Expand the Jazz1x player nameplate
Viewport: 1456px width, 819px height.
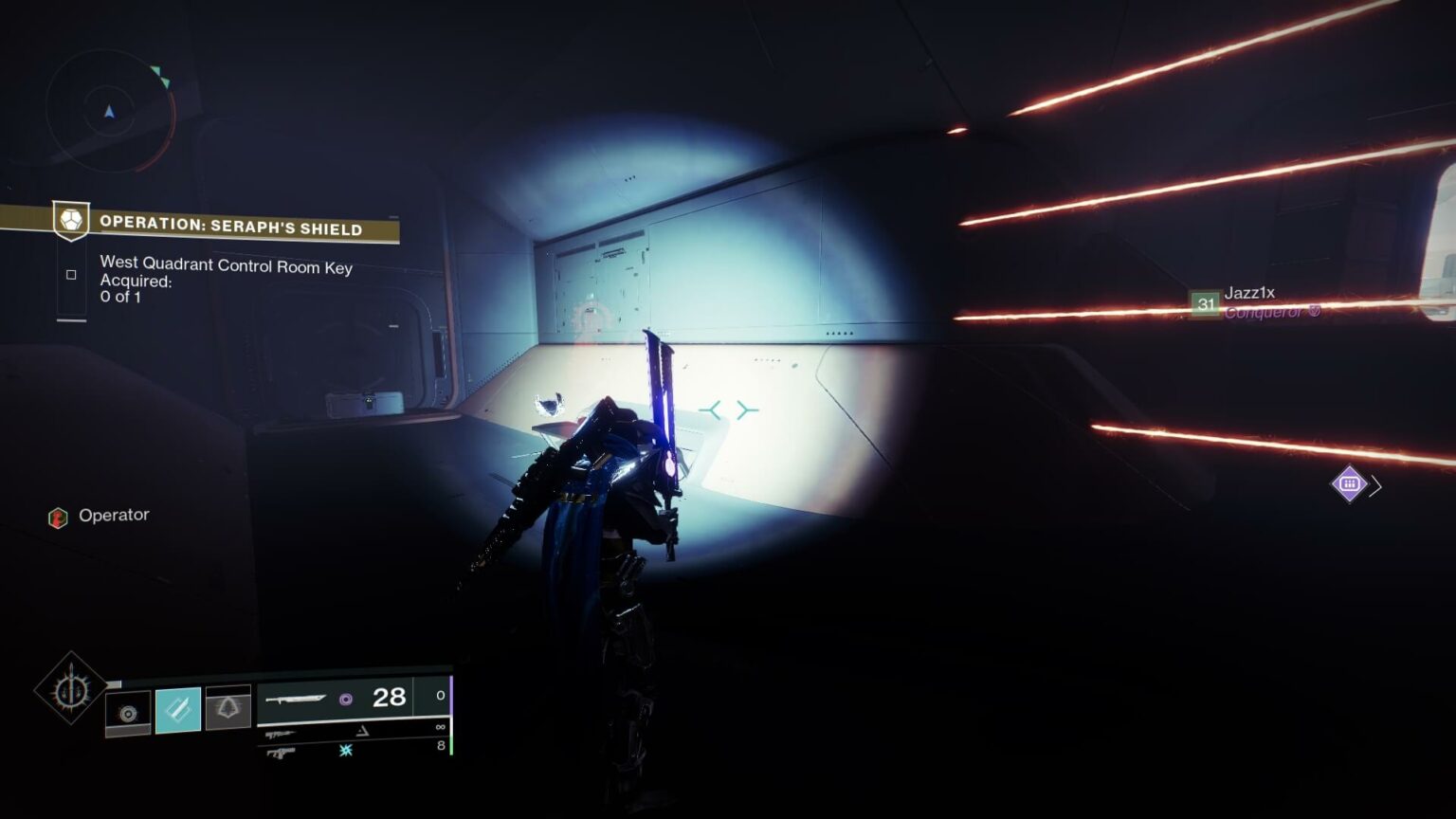(1249, 294)
